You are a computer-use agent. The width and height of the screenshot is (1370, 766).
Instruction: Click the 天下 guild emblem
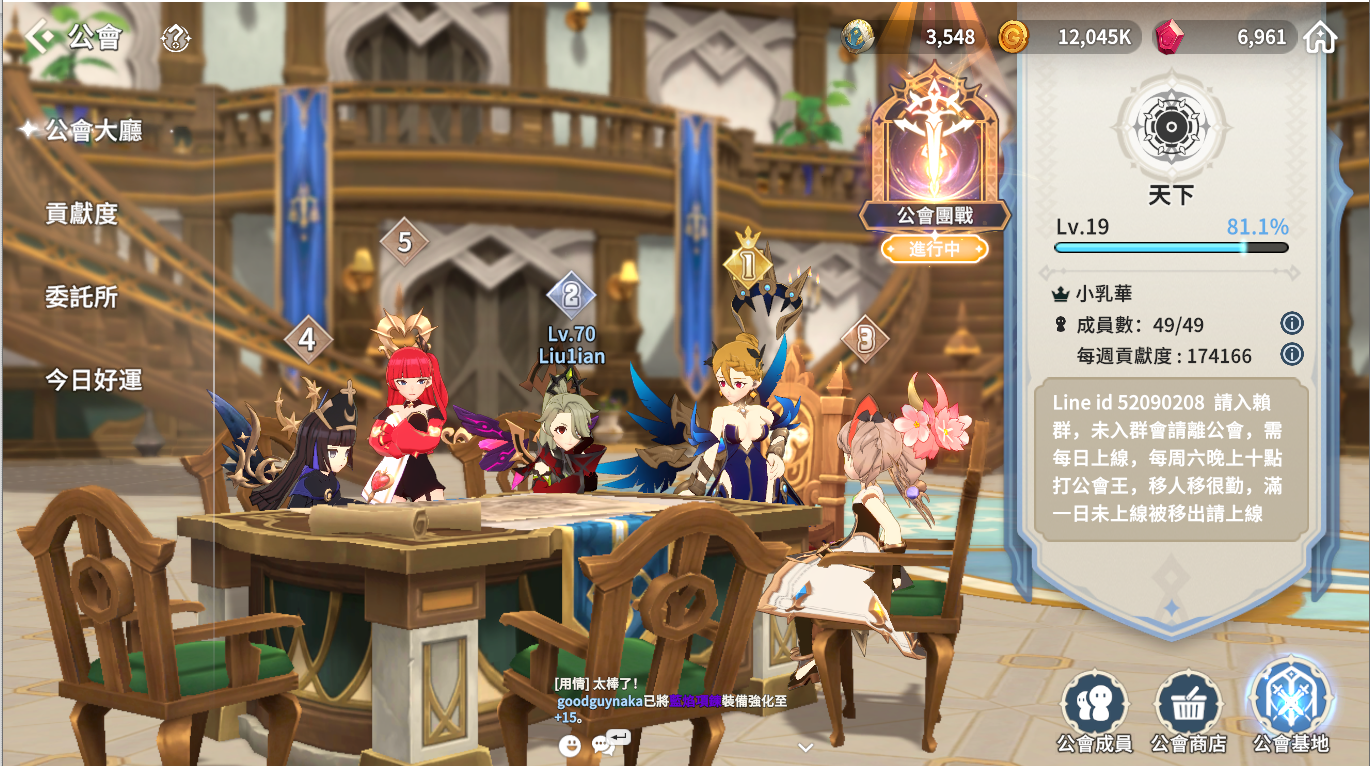point(1170,127)
